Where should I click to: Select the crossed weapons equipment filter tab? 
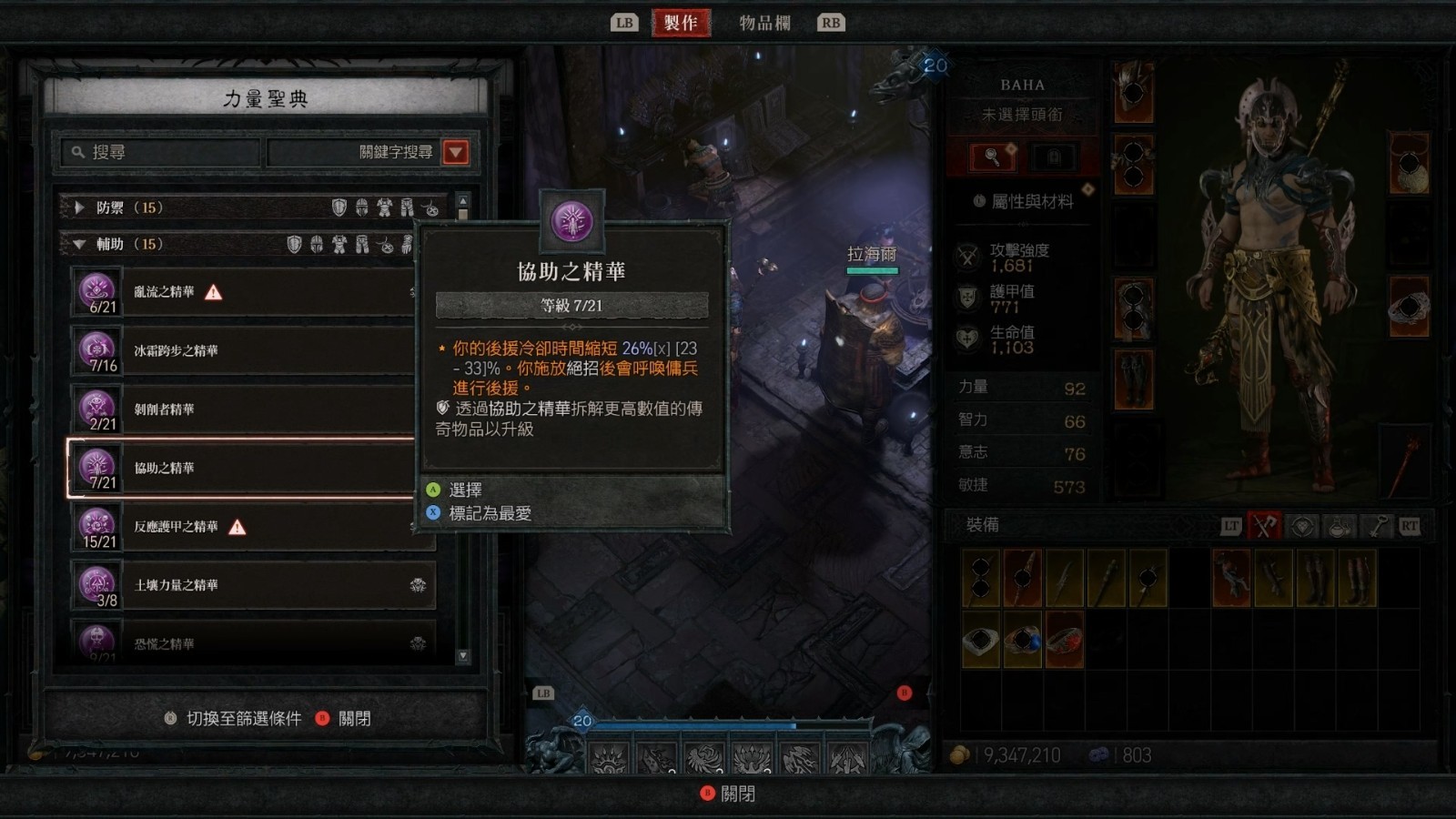click(1264, 525)
